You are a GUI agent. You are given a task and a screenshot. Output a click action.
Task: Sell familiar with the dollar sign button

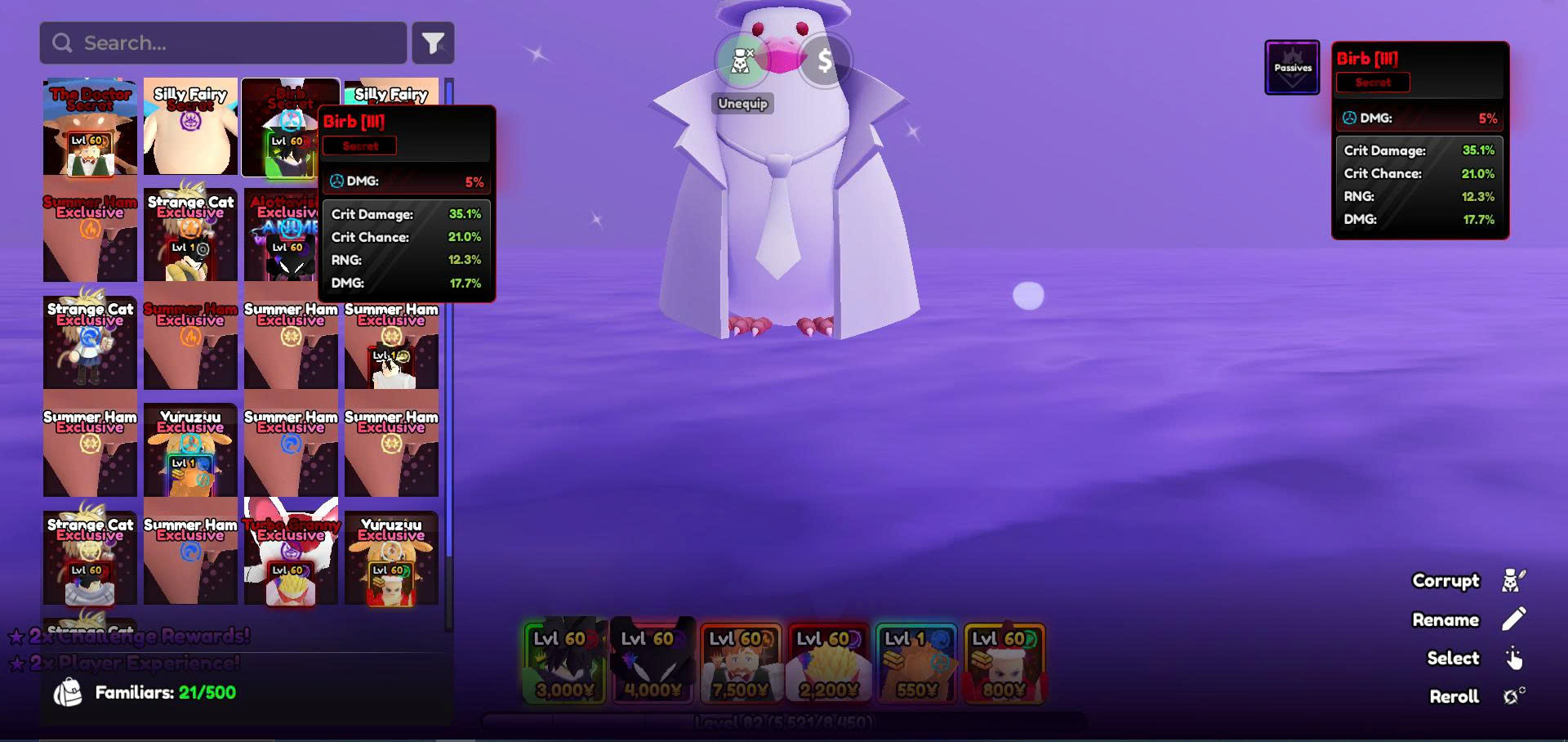pos(825,60)
